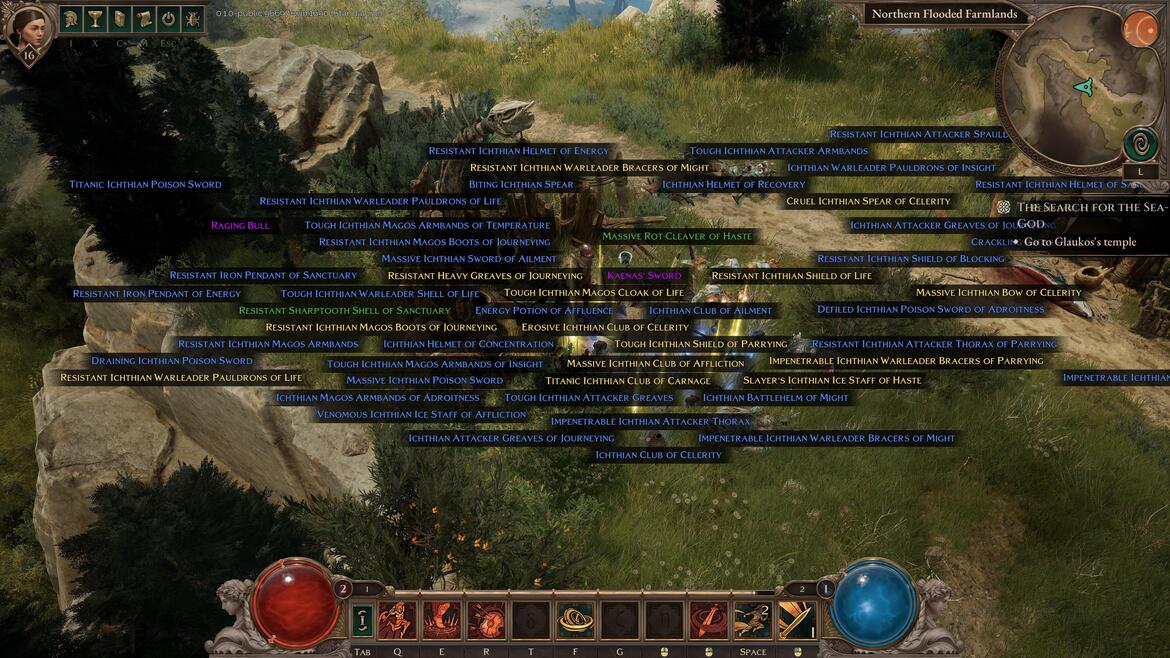Open the chalice icon panel
1170x658 pixels.
96,20
